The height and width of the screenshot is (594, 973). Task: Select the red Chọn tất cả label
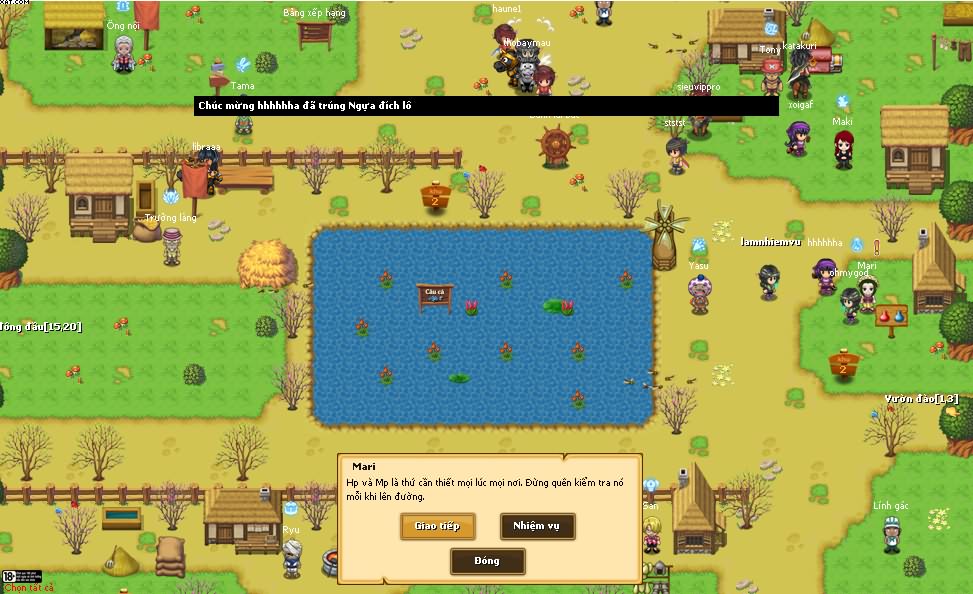point(30,587)
